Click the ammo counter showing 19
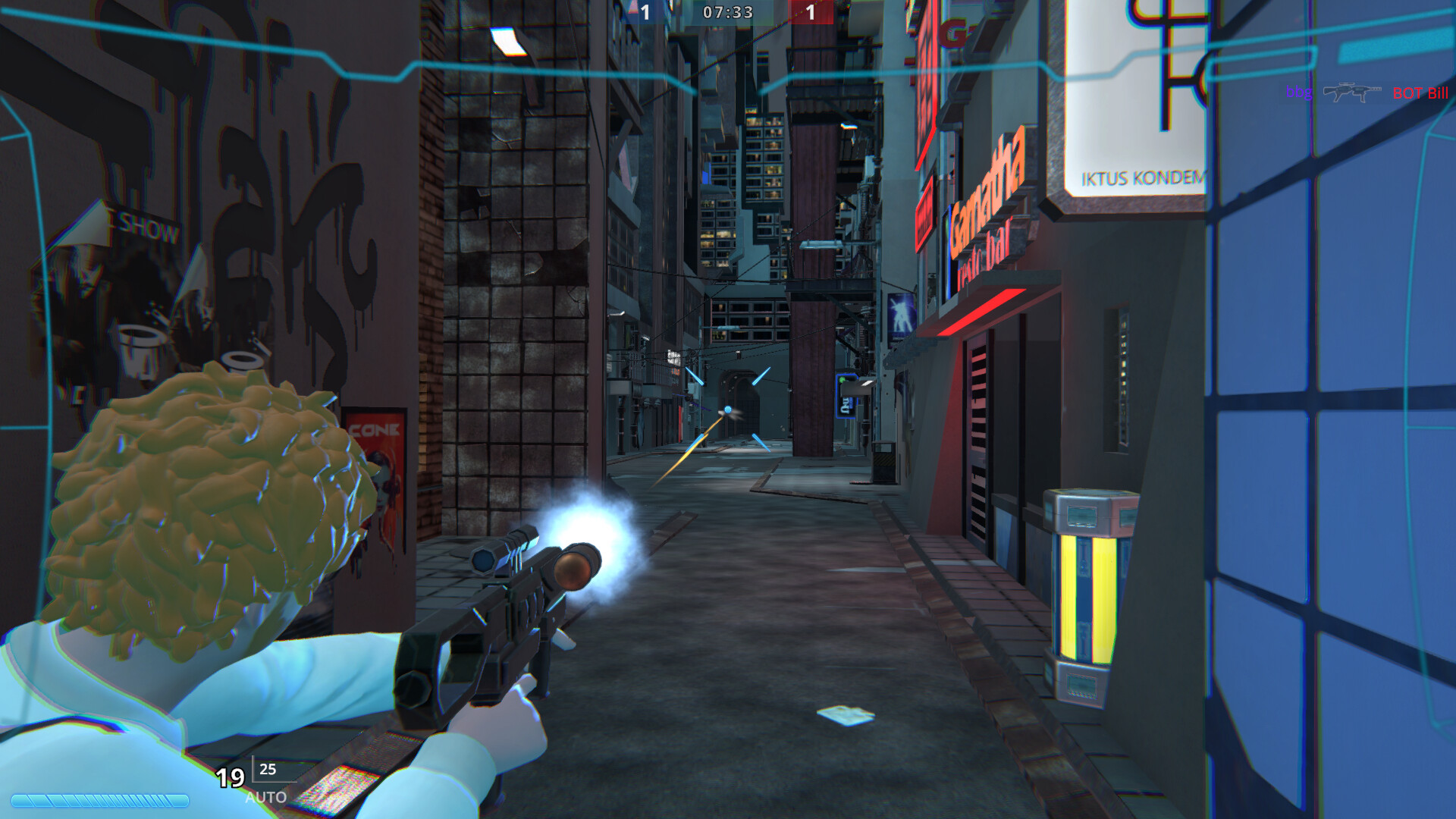1456x819 pixels. (x=230, y=777)
